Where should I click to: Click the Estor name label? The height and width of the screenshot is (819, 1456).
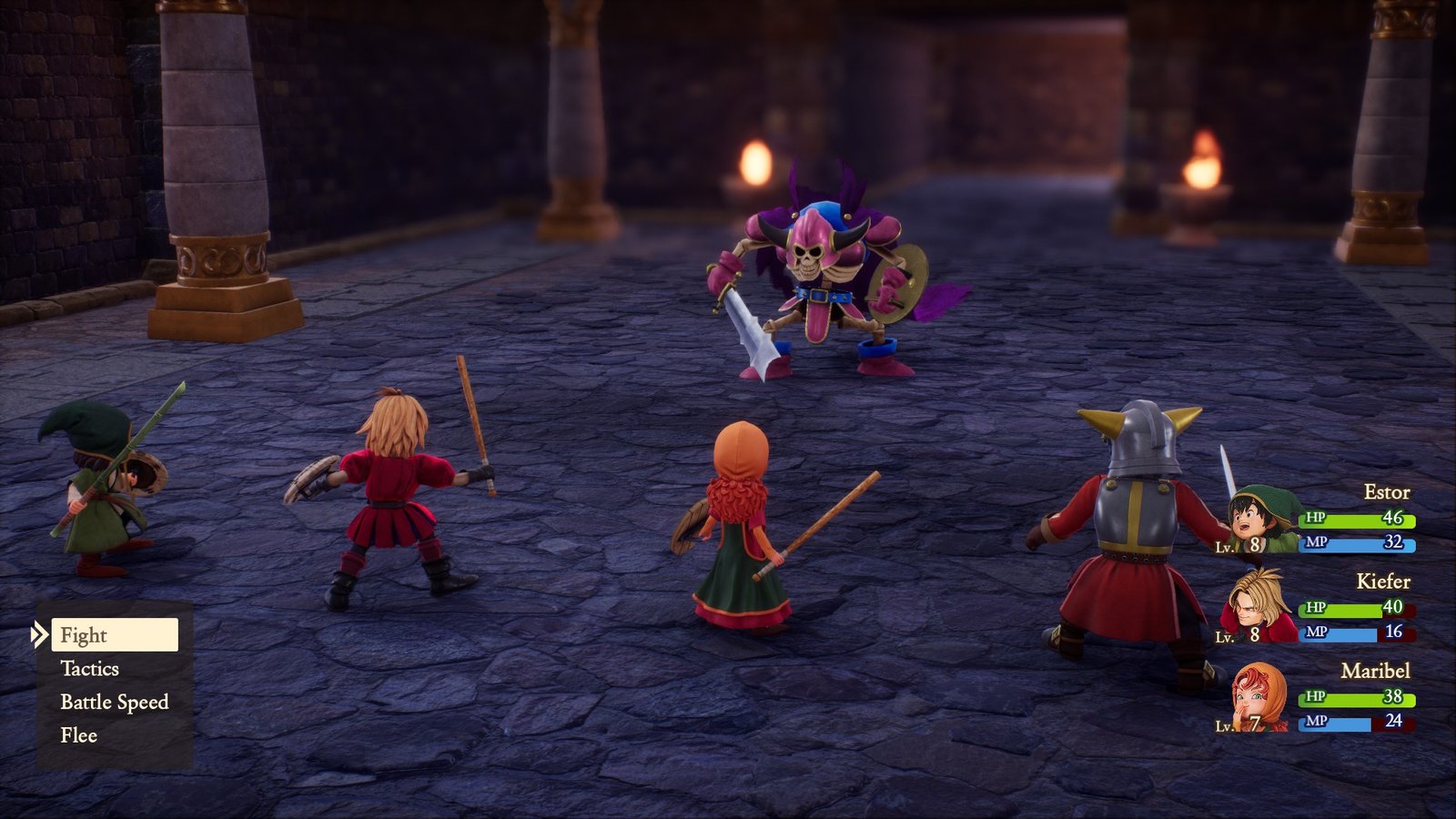tap(1387, 490)
